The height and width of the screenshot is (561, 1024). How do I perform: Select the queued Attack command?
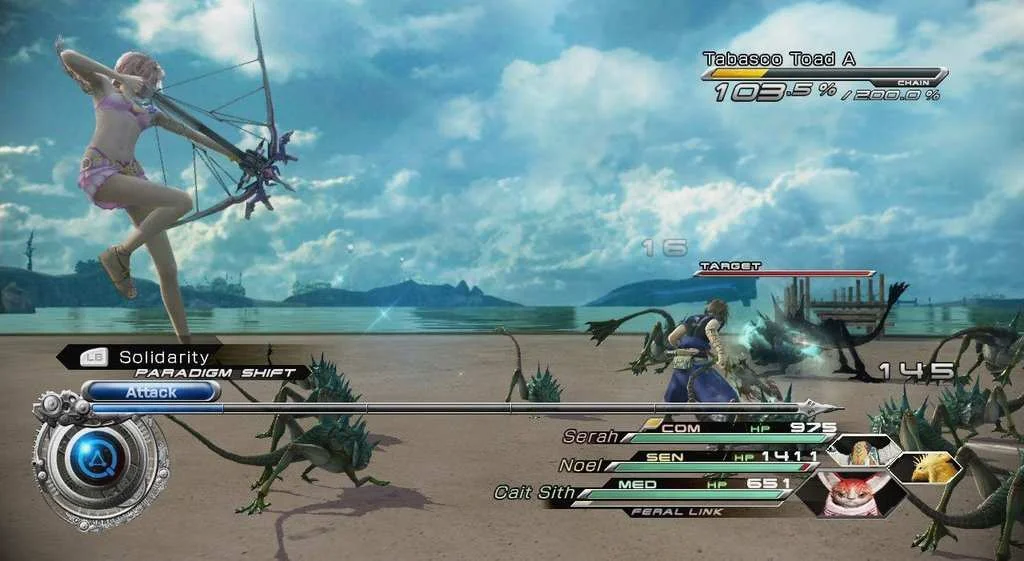[x=151, y=392]
